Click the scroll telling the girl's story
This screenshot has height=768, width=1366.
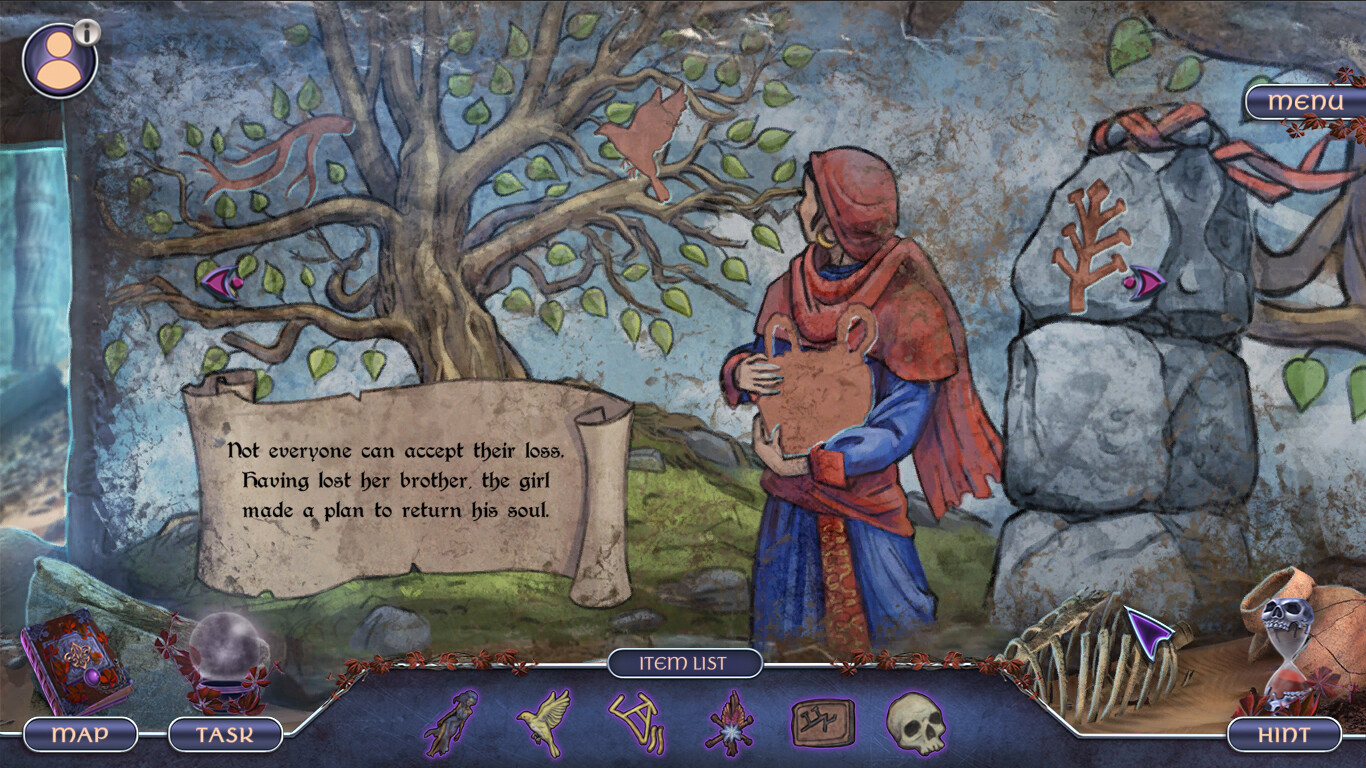[392, 480]
